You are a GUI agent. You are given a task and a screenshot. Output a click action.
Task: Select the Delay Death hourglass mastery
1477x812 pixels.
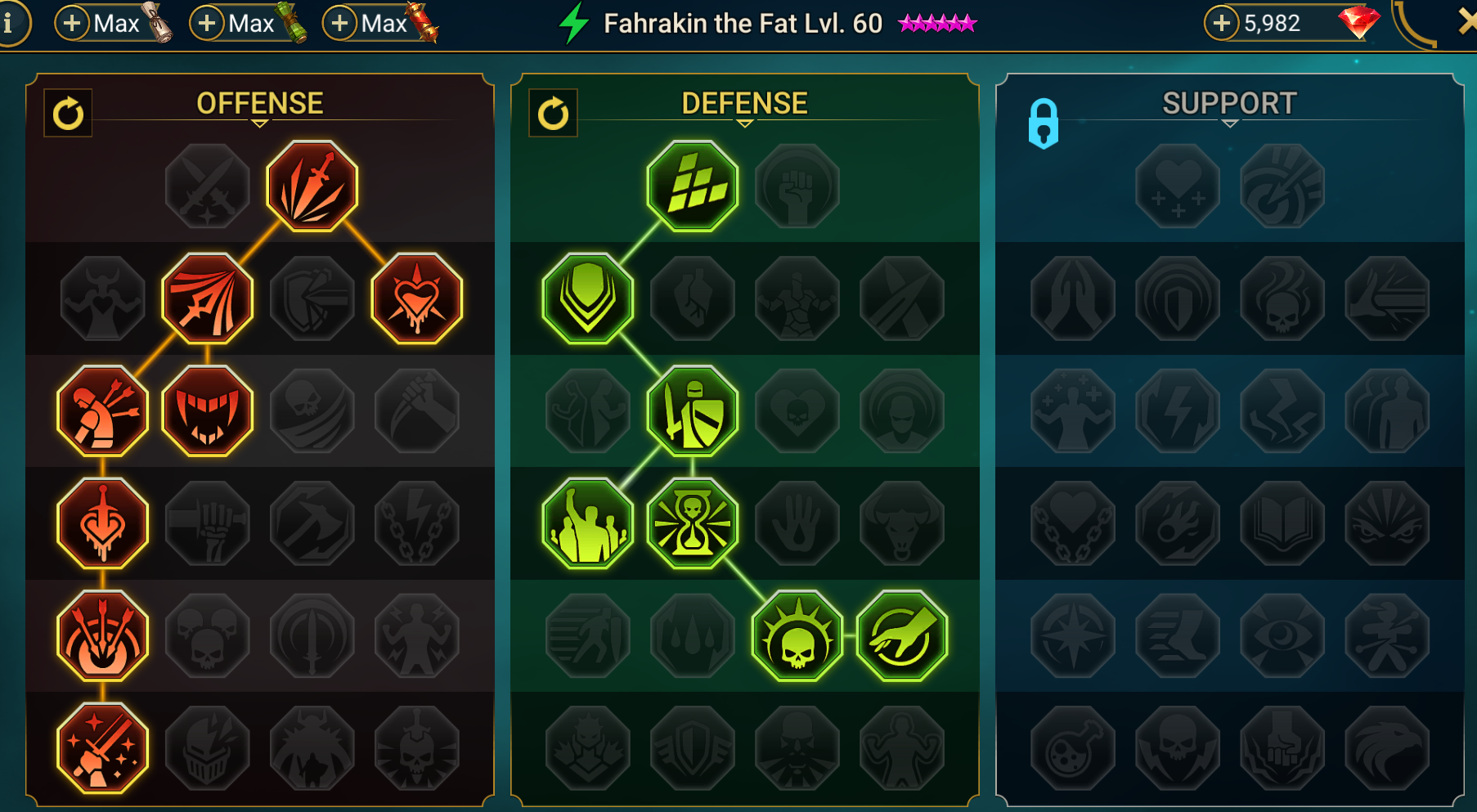tap(692, 523)
